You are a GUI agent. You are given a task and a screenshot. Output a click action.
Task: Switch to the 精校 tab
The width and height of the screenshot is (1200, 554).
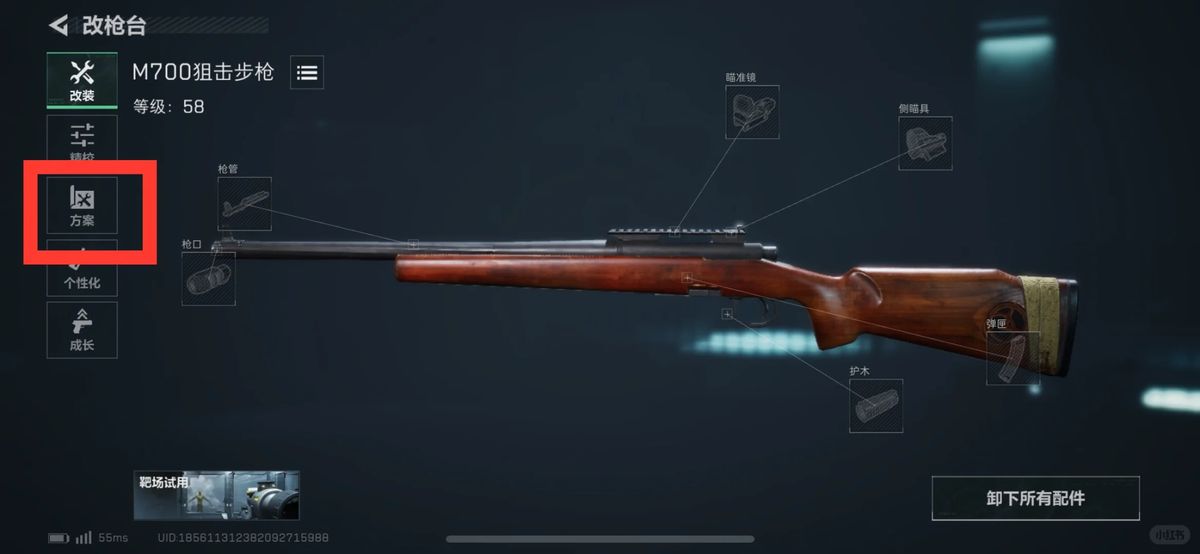coord(82,142)
